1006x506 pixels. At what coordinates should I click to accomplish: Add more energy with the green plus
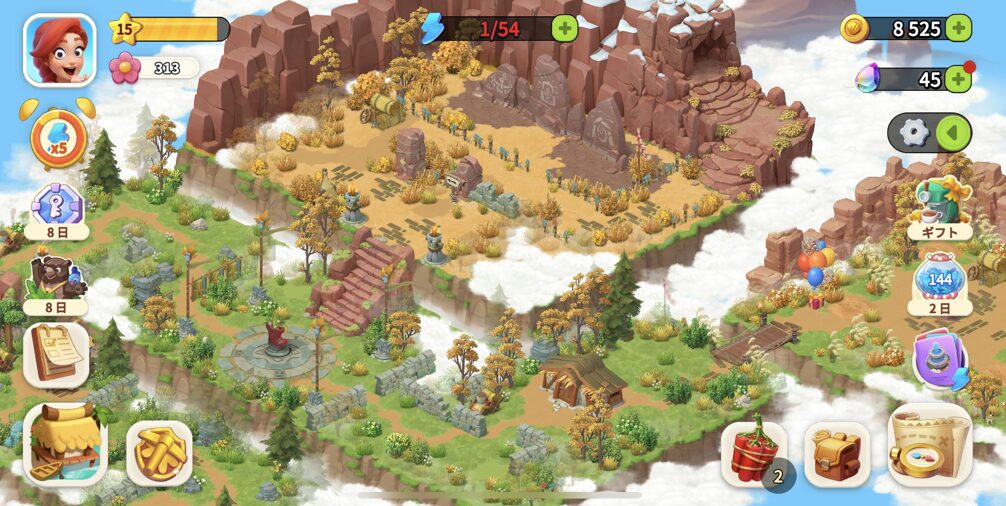coord(565,28)
